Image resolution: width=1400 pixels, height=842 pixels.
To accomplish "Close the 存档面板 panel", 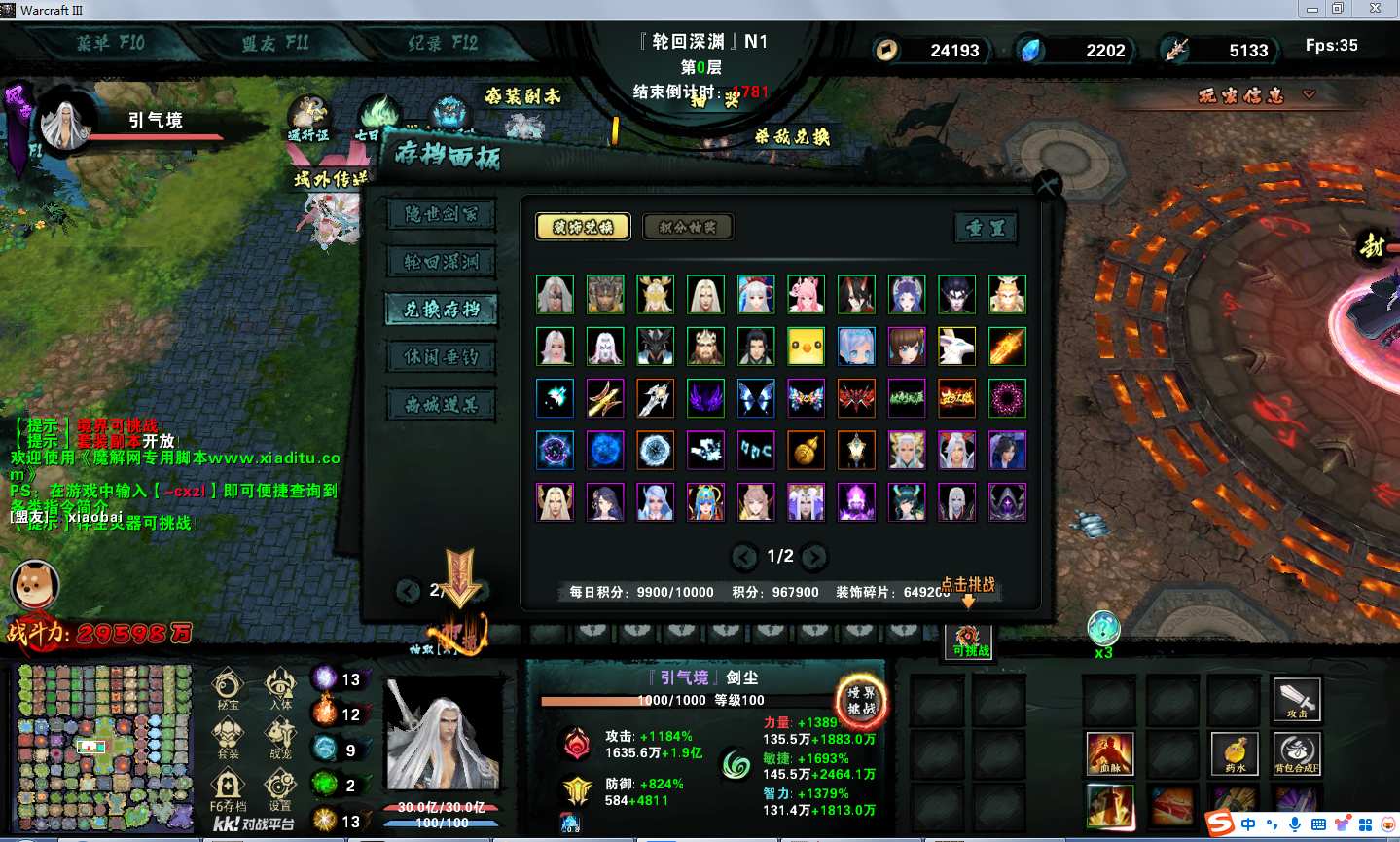I will 1047,185.
